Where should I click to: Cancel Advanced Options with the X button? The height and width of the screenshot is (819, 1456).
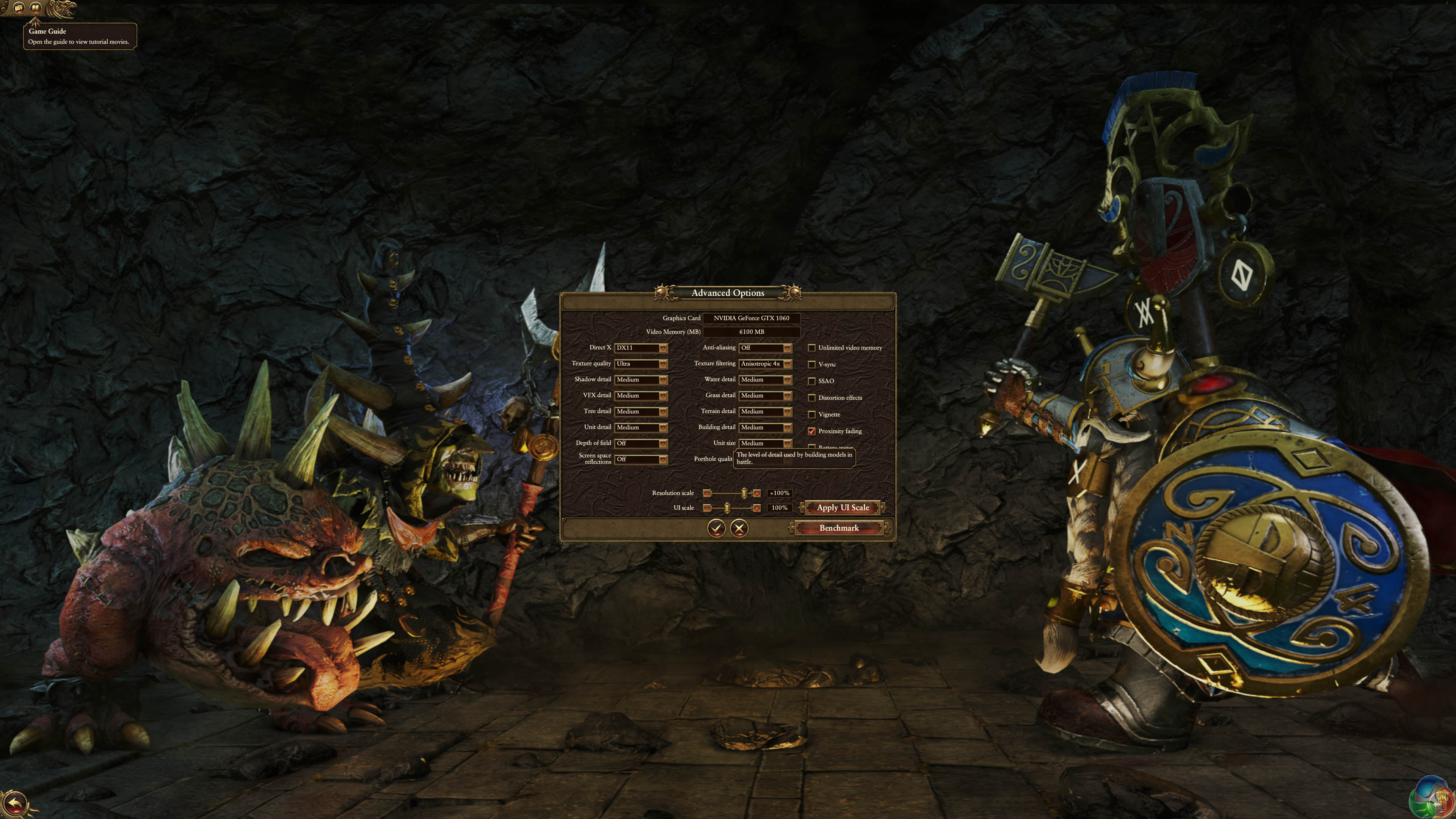point(739,529)
